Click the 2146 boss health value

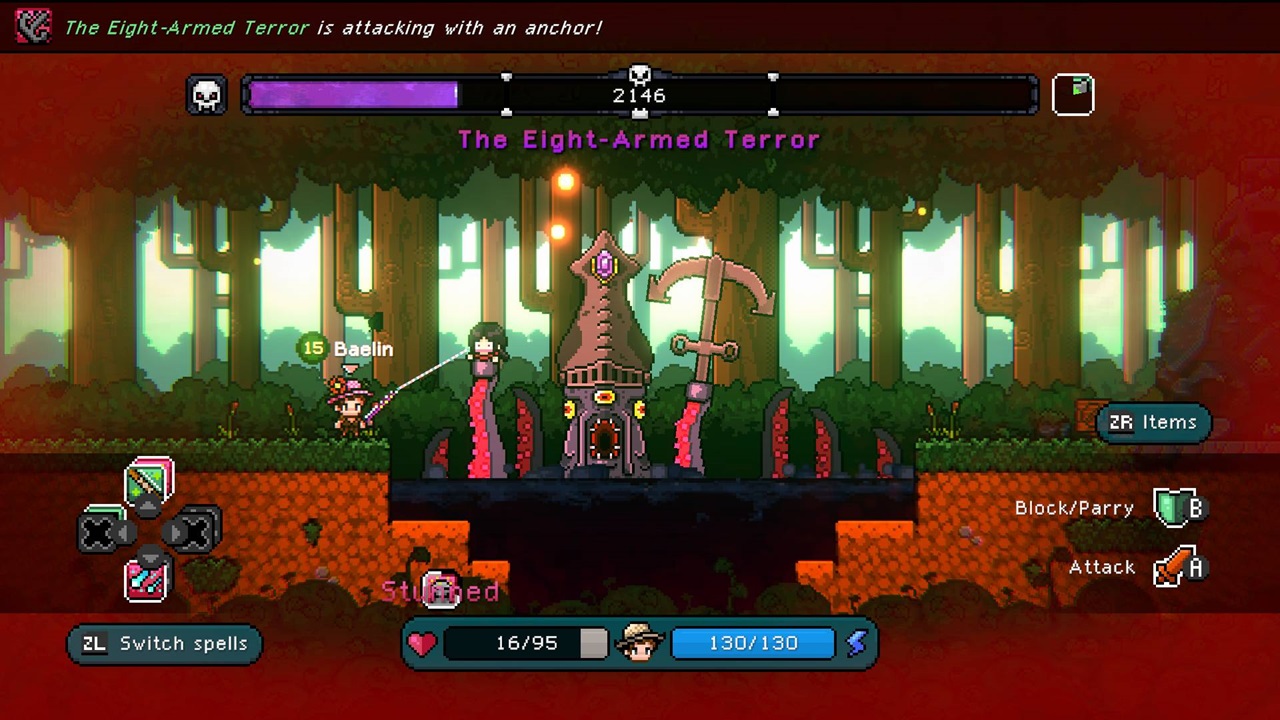coord(639,95)
